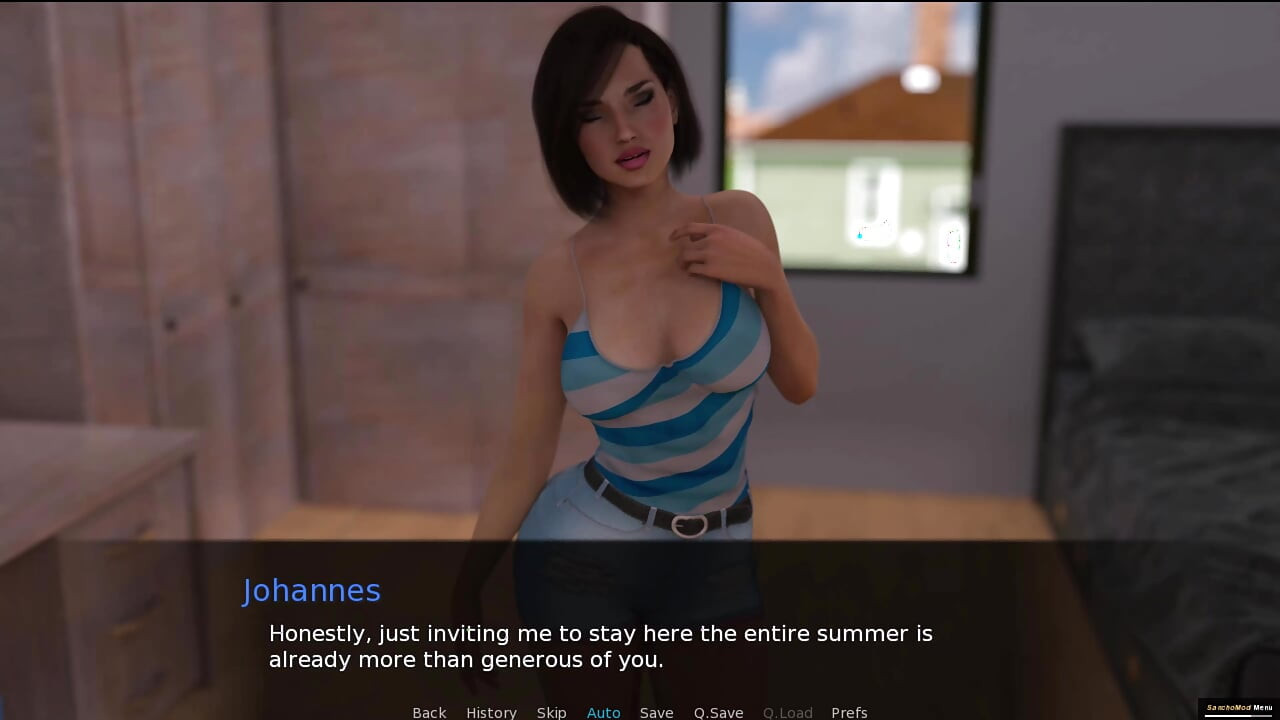Quick load with Q.Load

(787, 712)
